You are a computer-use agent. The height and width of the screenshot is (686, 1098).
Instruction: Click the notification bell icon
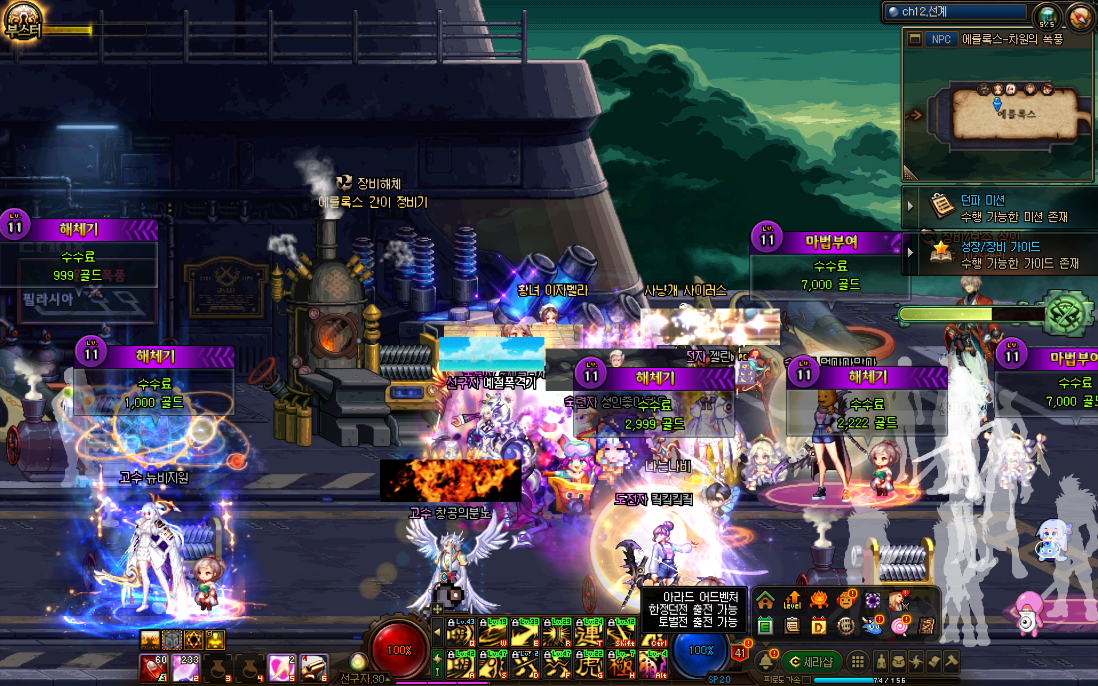click(765, 661)
